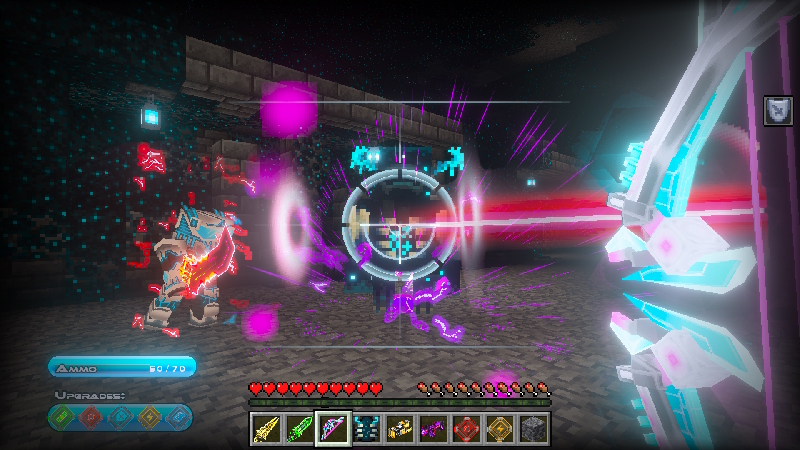Click the yellow lightning upgrade icon under Upgrades
The width and height of the screenshot is (800, 450).
tap(148, 416)
